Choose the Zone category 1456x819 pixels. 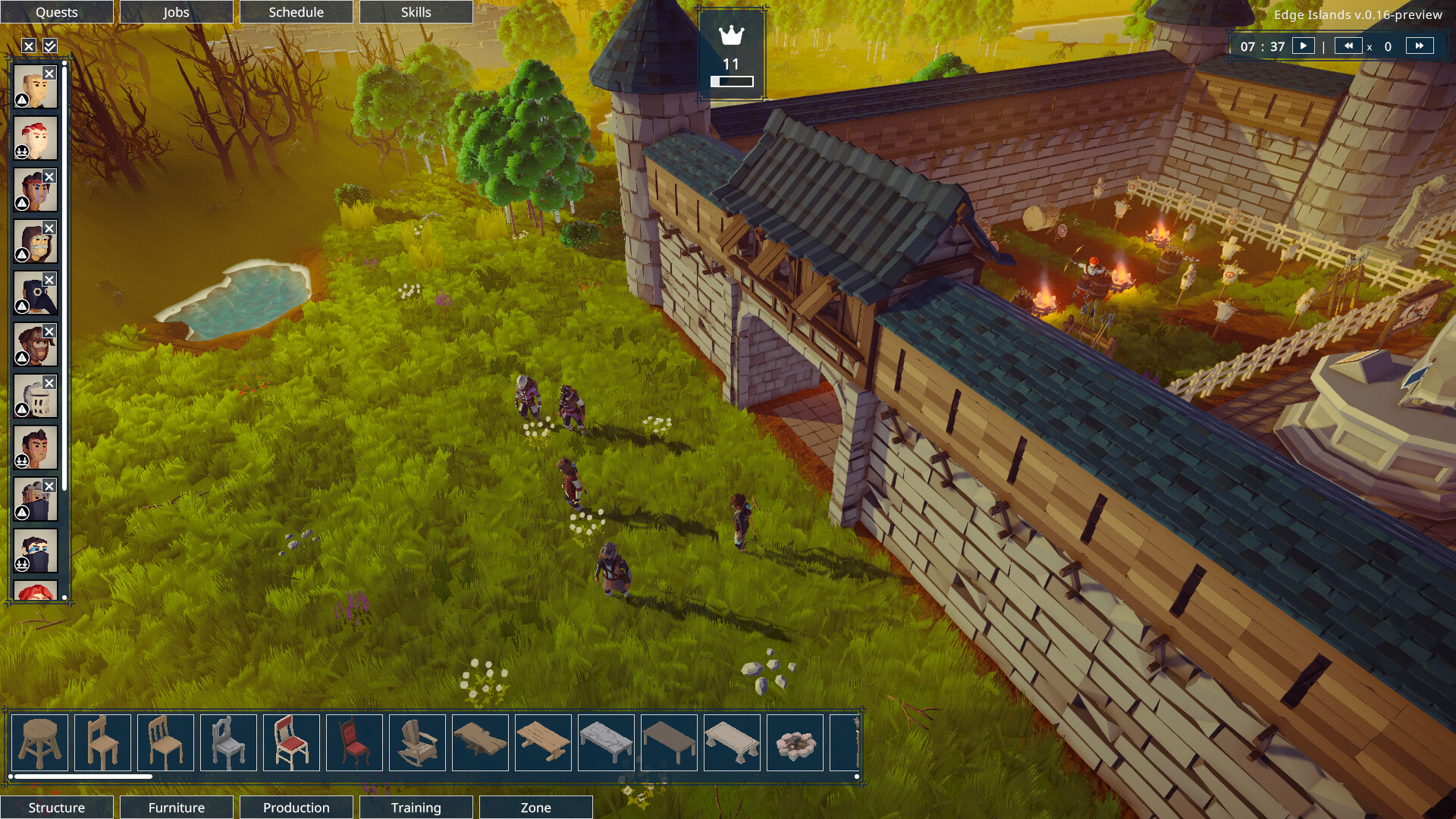(535, 808)
